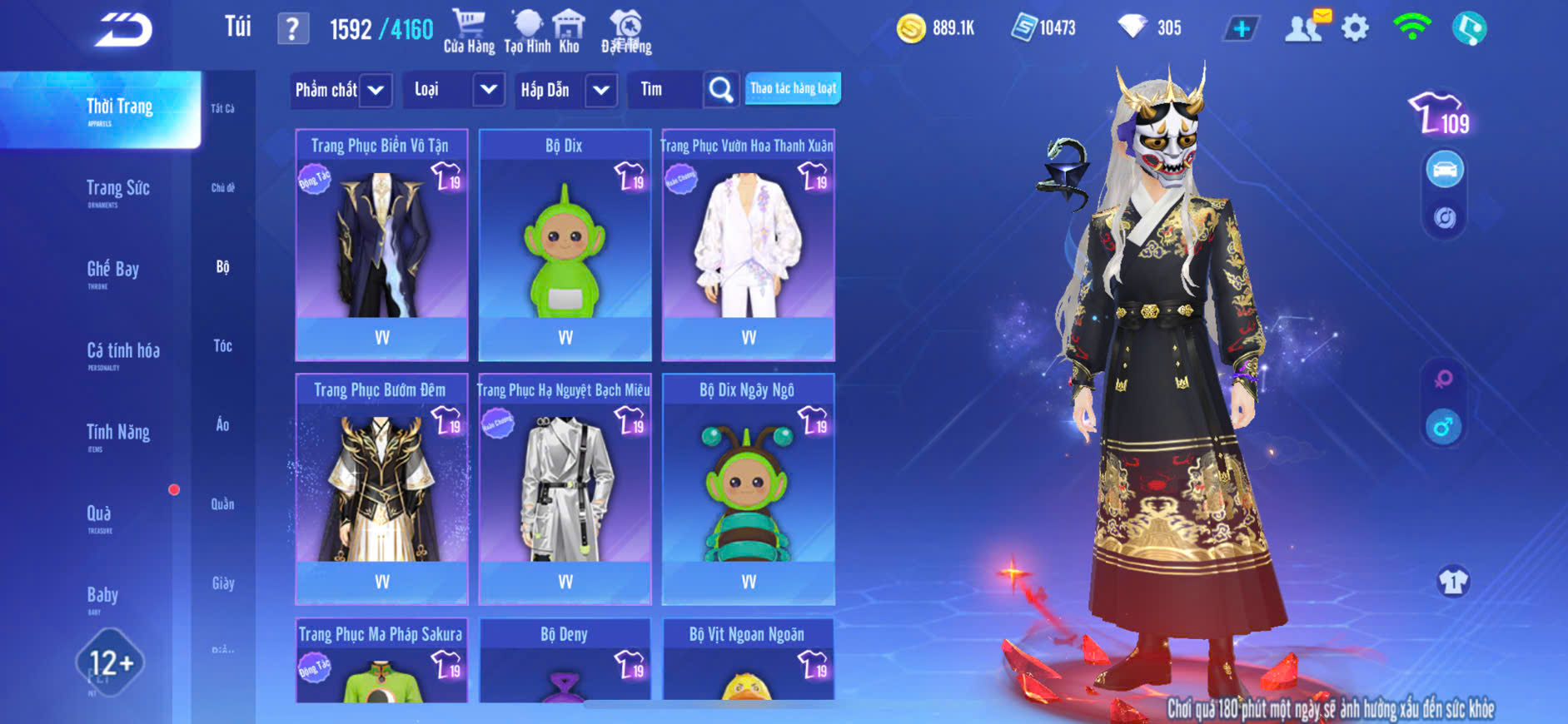Open the gear settings icon

click(x=1355, y=28)
